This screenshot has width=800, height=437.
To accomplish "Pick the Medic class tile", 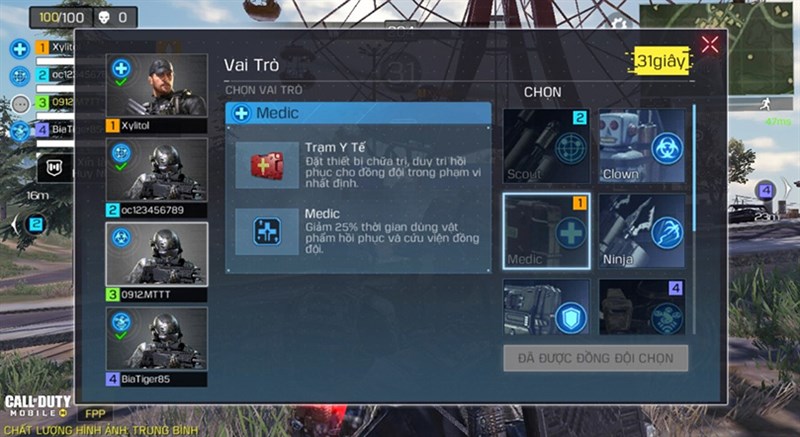I will point(545,231).
